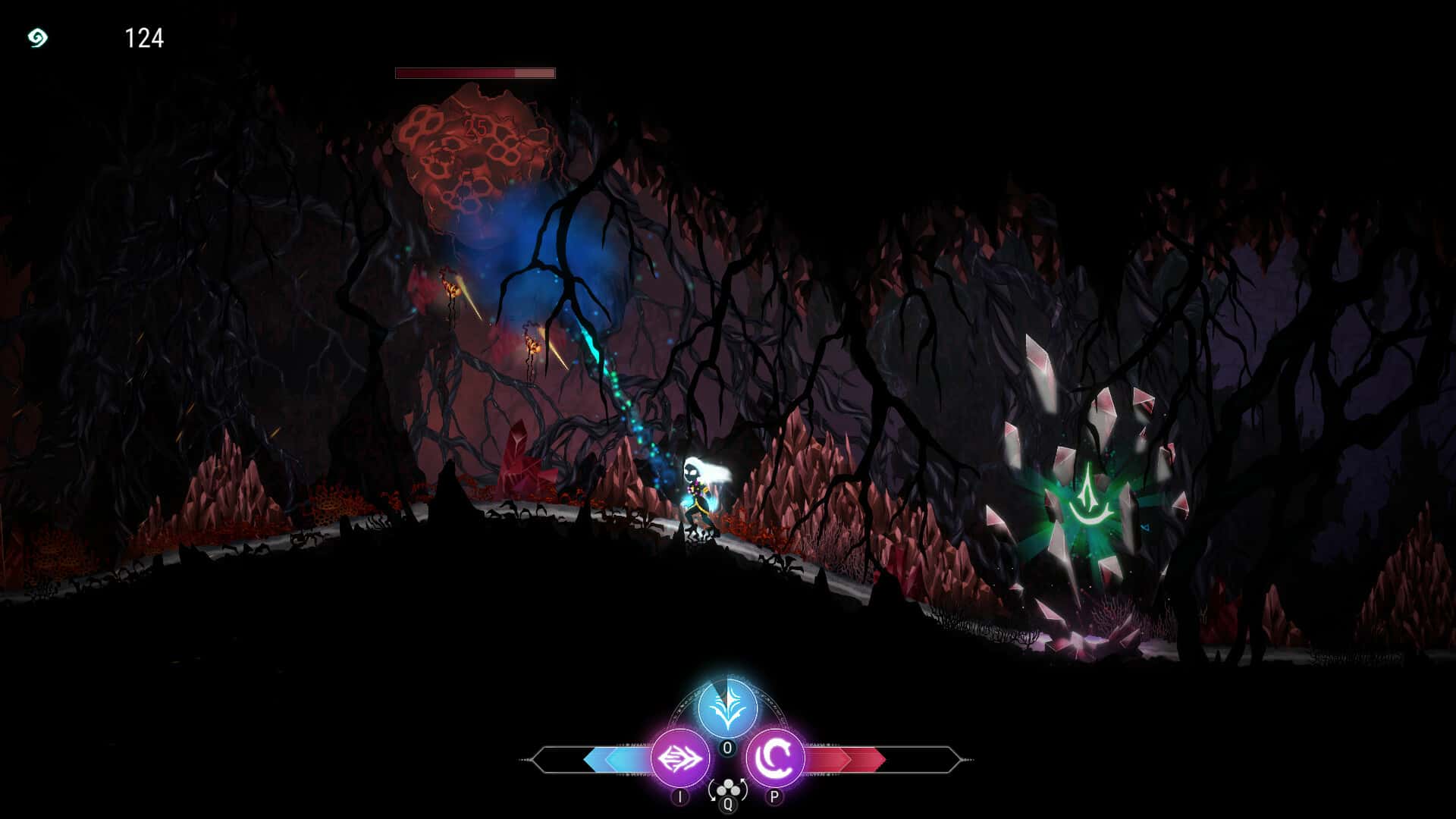
Task: Click the O keybind badge
Action: point(726,748)
